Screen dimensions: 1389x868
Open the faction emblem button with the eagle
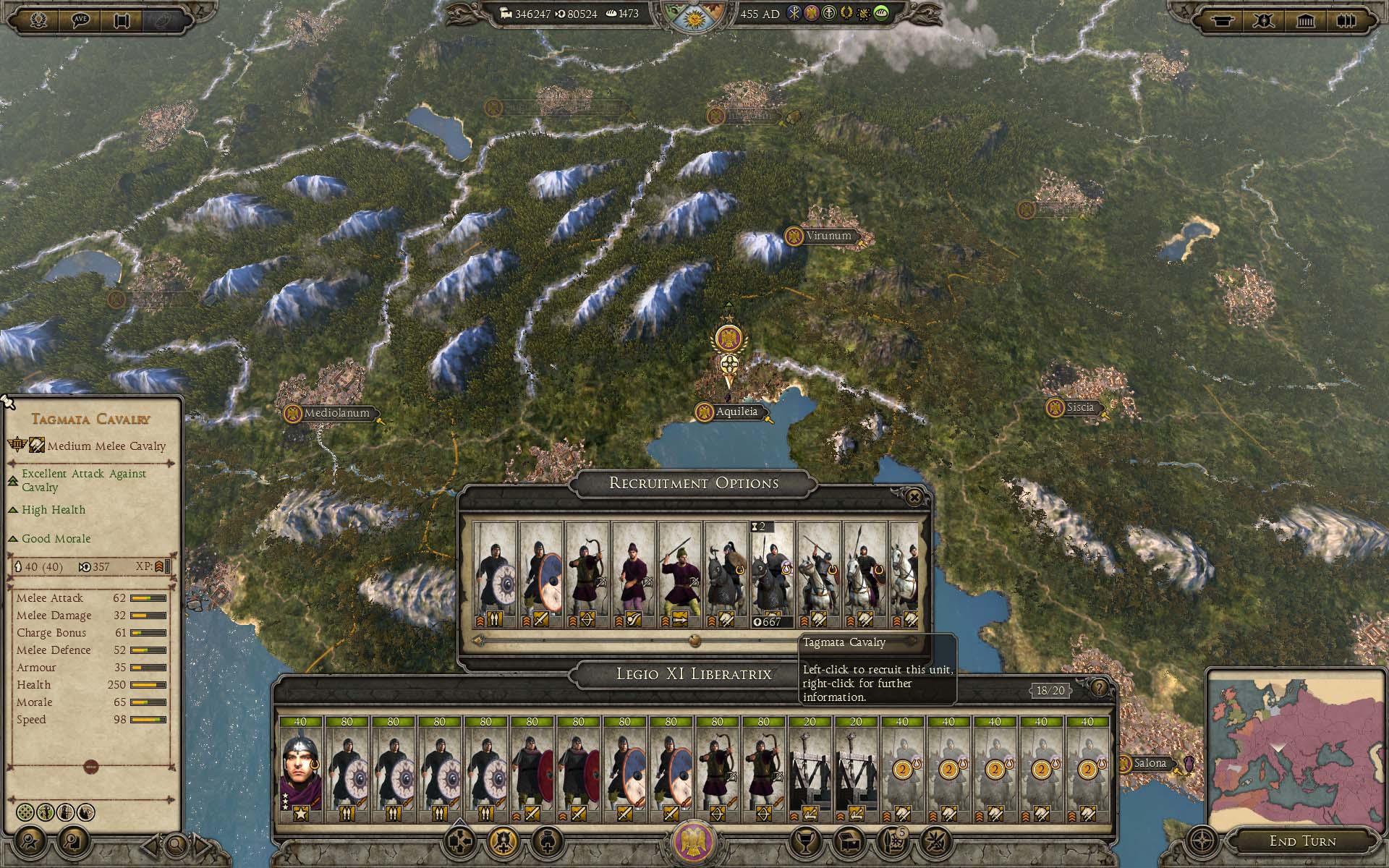click(694, 841)
